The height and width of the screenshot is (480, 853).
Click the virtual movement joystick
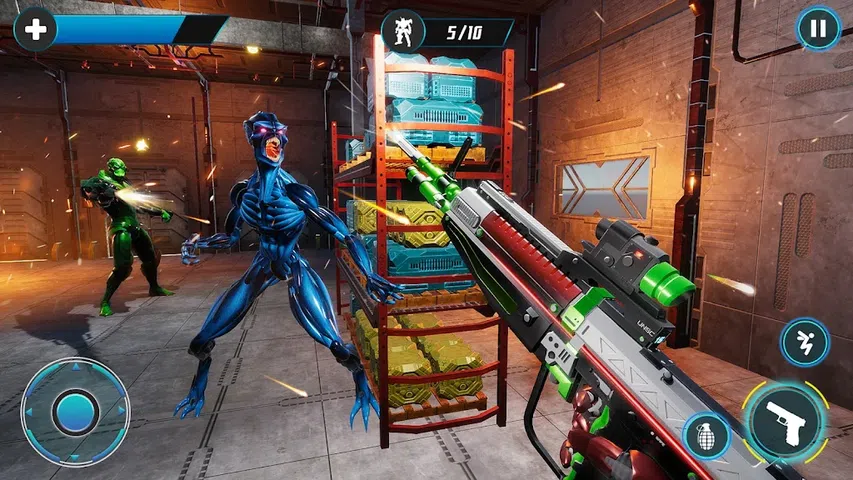(75, 411)
